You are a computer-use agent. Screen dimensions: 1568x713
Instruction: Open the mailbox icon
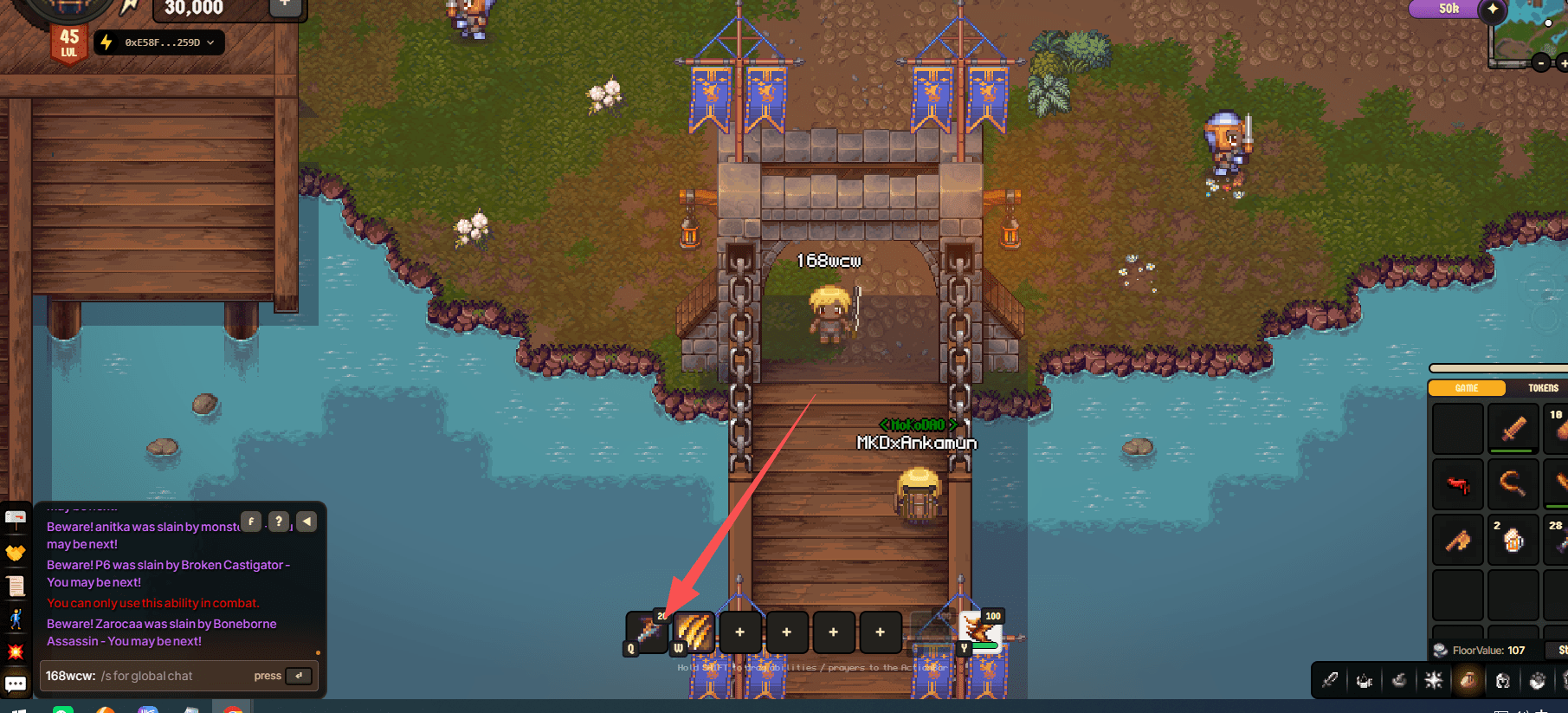[x=16, y=518]
